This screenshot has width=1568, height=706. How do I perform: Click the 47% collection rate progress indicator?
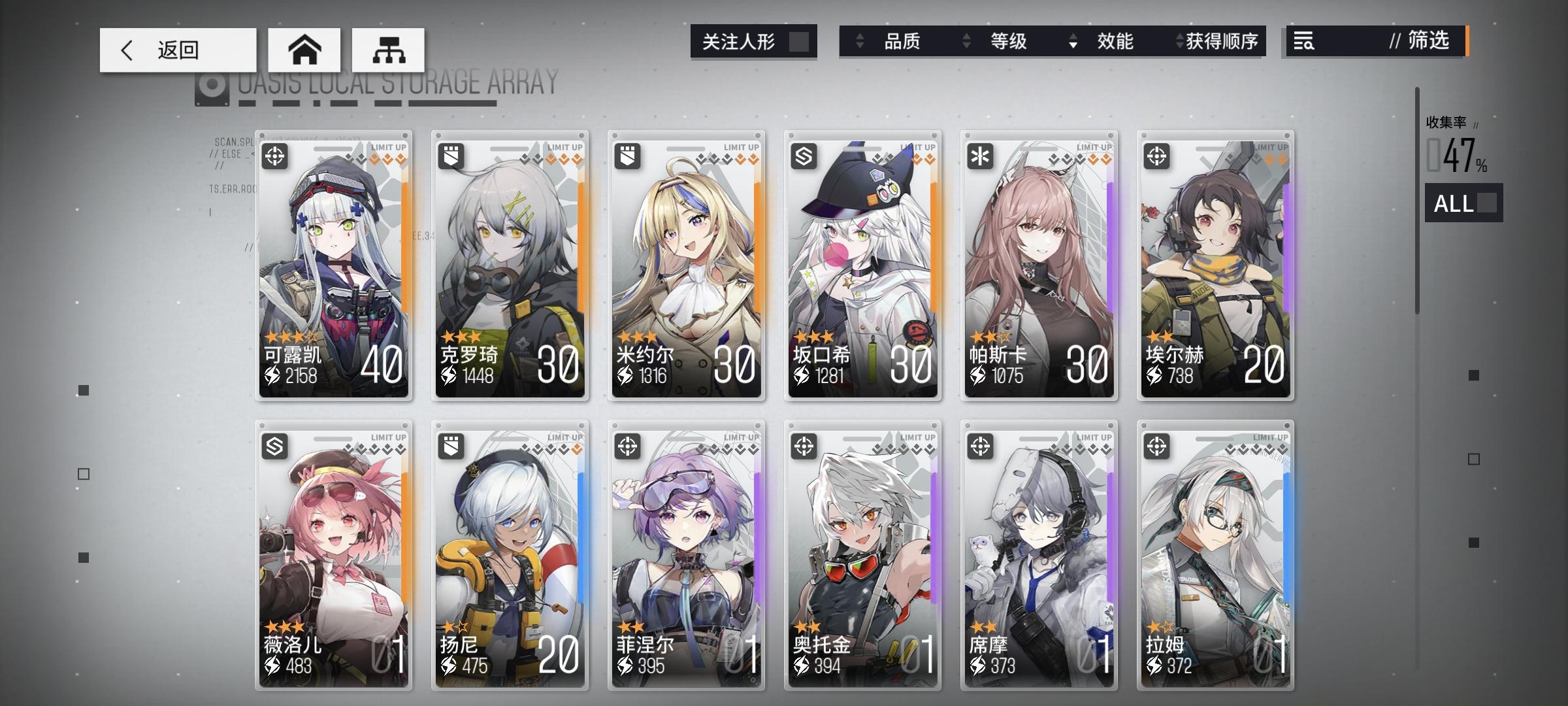pos(1456,154)
